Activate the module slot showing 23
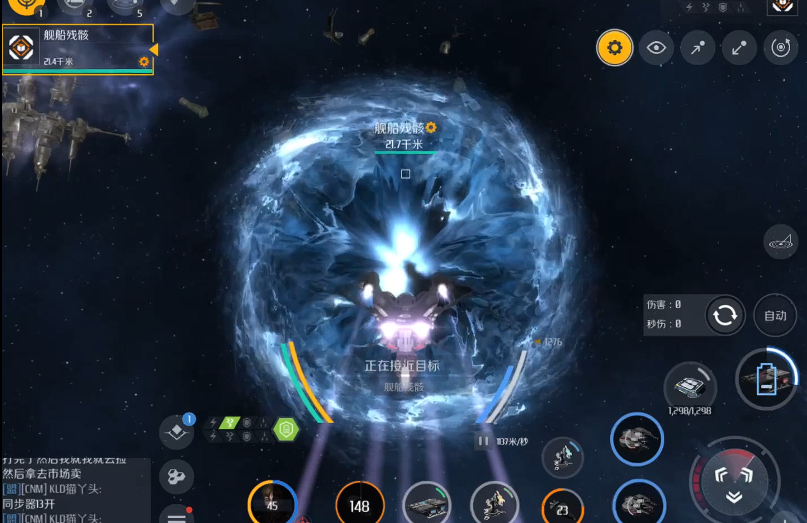807x523 pixels. [x=562, y=509]
